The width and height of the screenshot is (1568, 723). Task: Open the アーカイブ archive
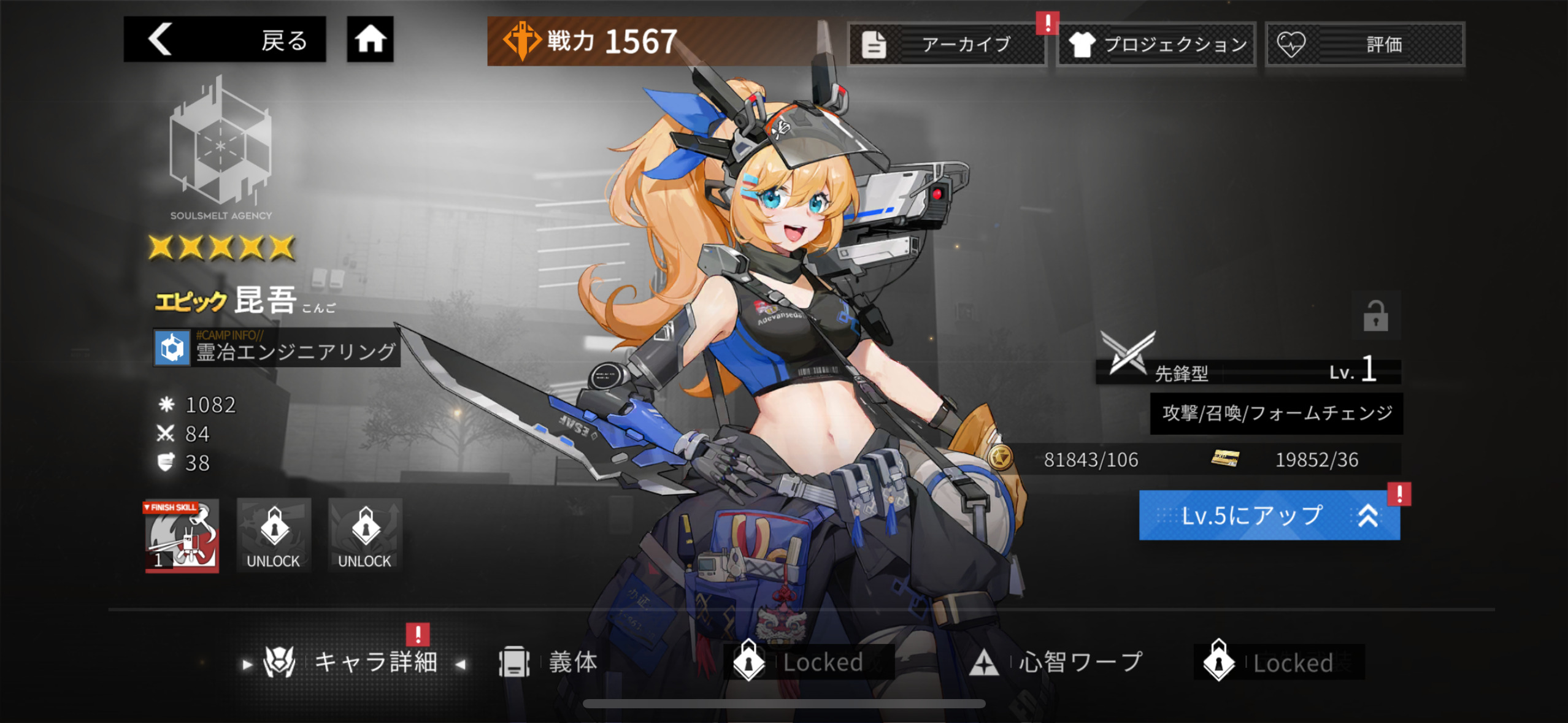947,44
